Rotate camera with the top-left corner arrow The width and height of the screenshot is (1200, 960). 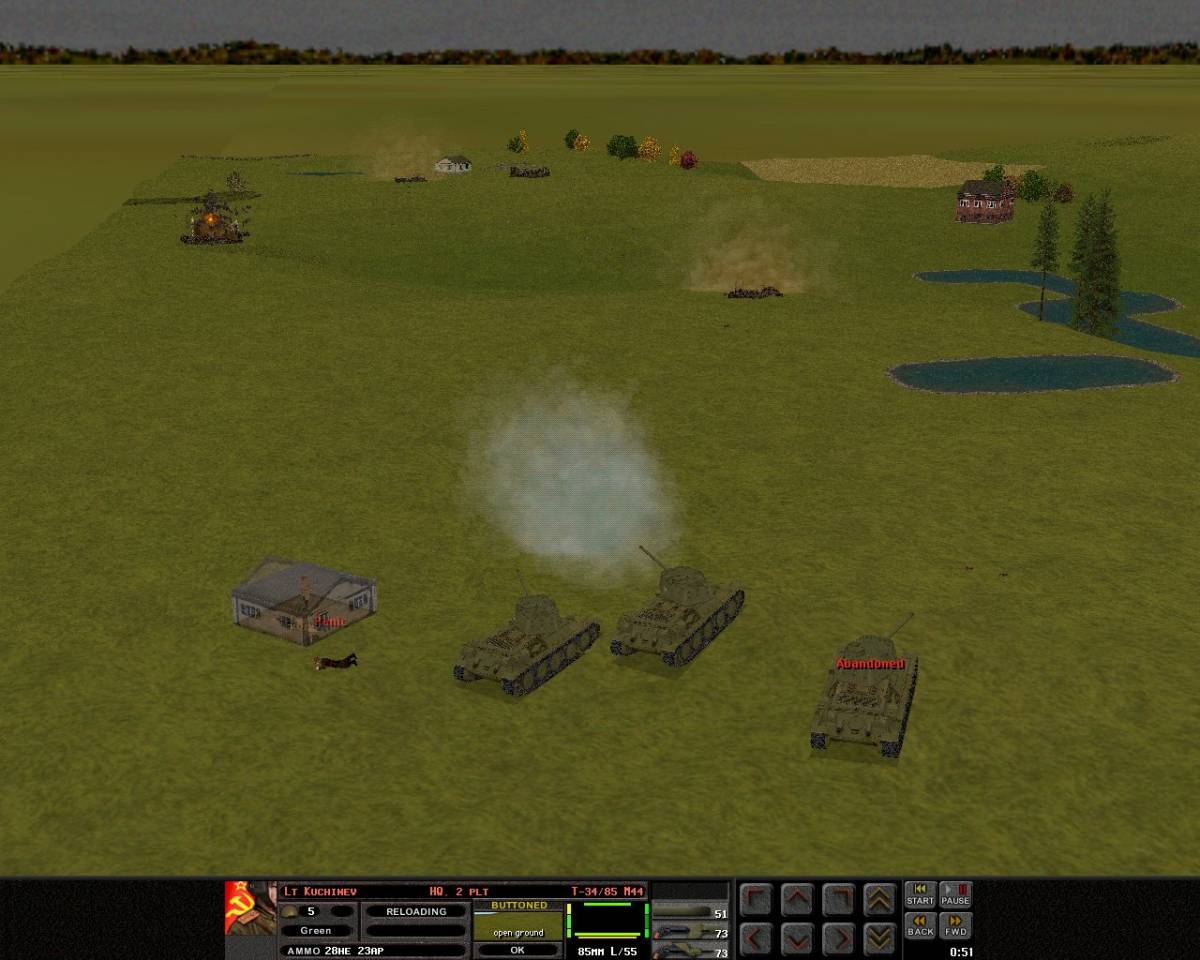coord(756,900)
